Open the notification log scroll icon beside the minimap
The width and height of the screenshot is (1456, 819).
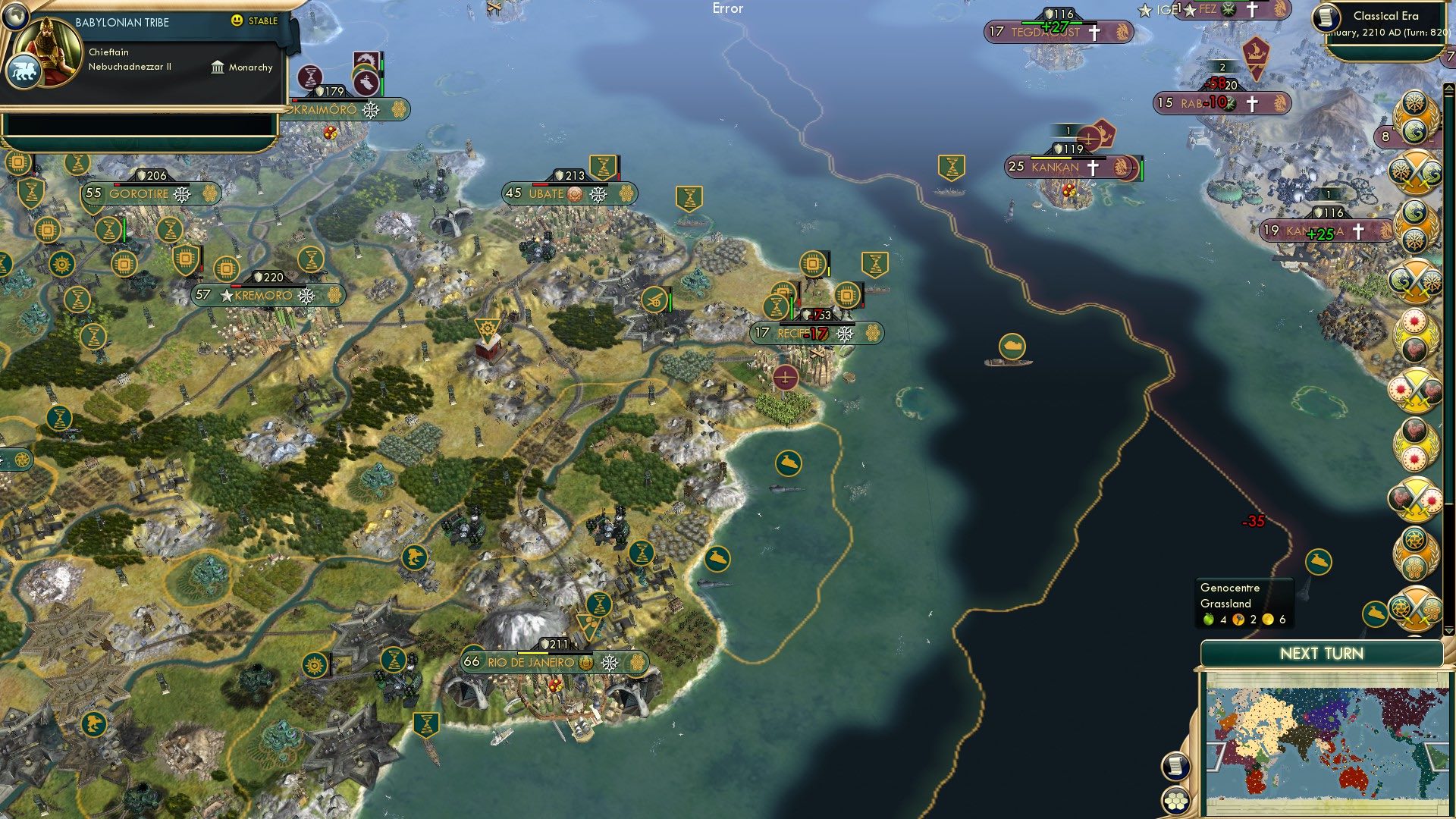point(1176,766)
